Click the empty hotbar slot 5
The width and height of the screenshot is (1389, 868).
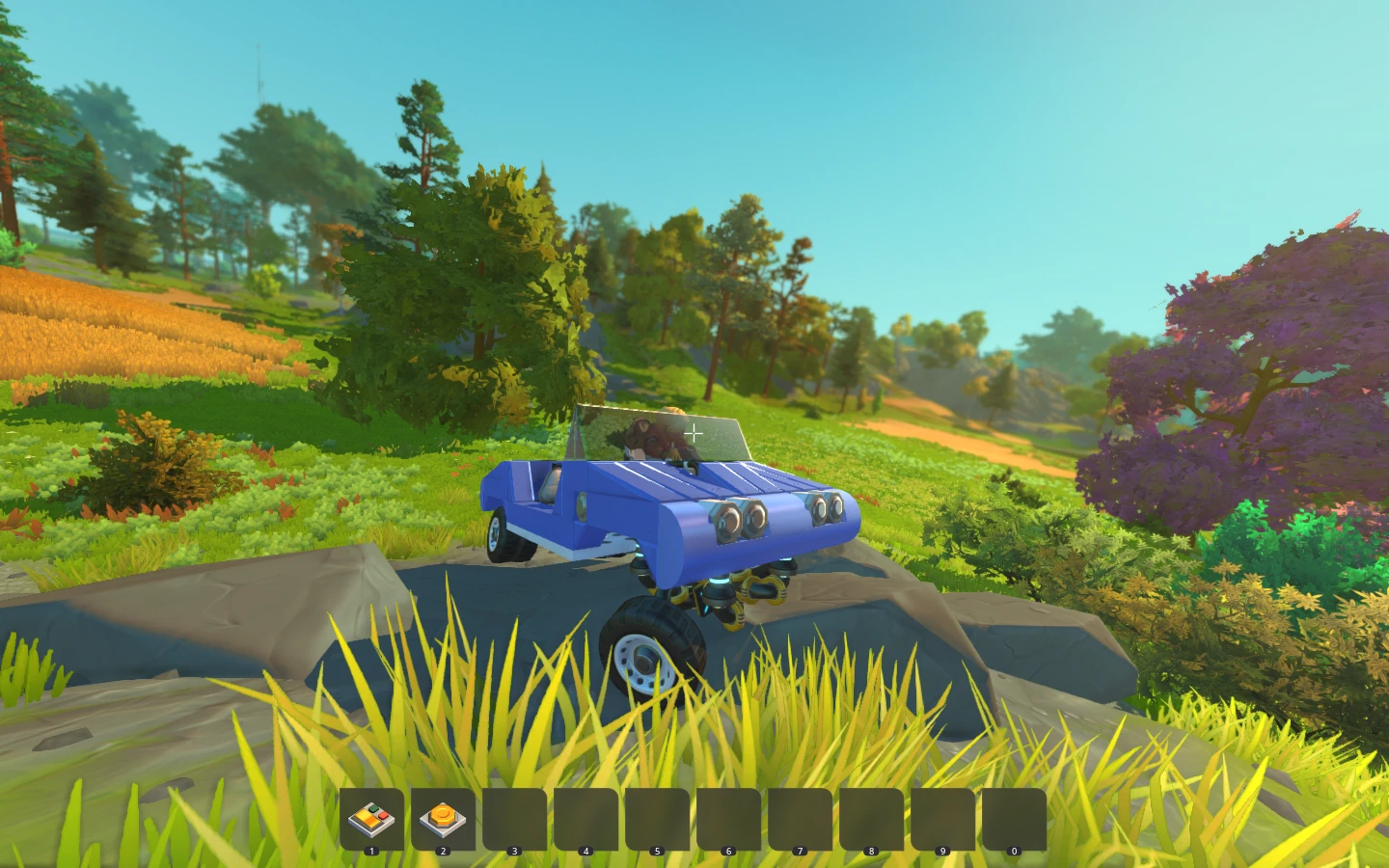tap(658, 819)
